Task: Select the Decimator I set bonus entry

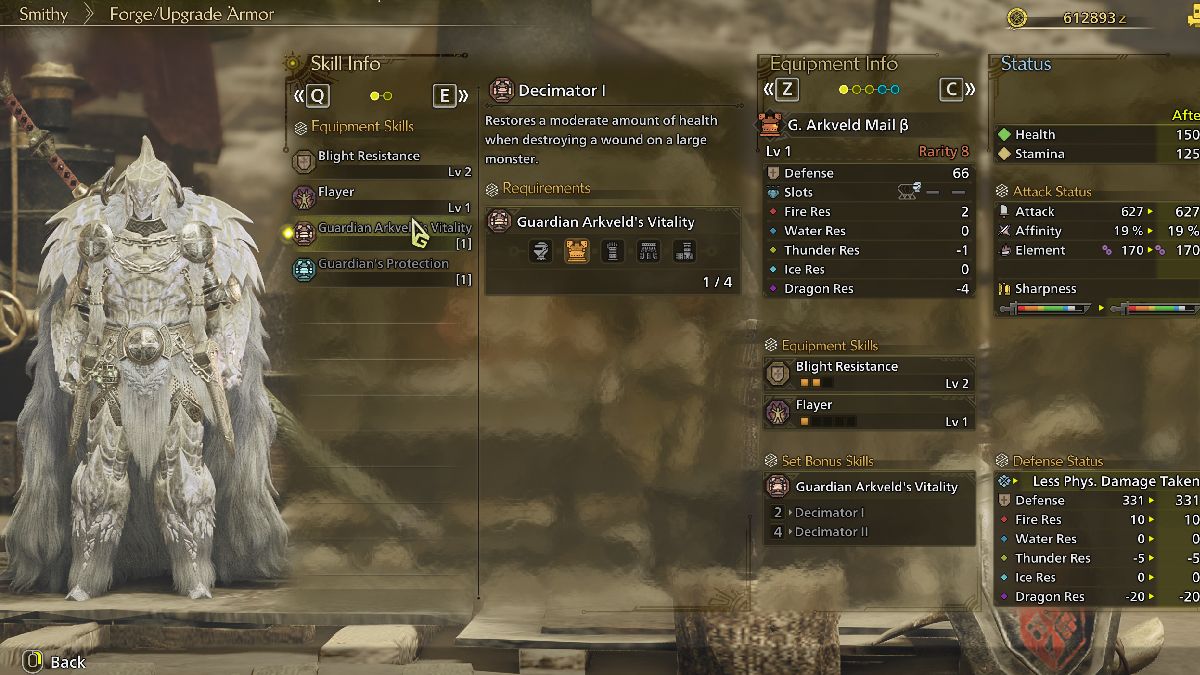Action: (829, 513)
